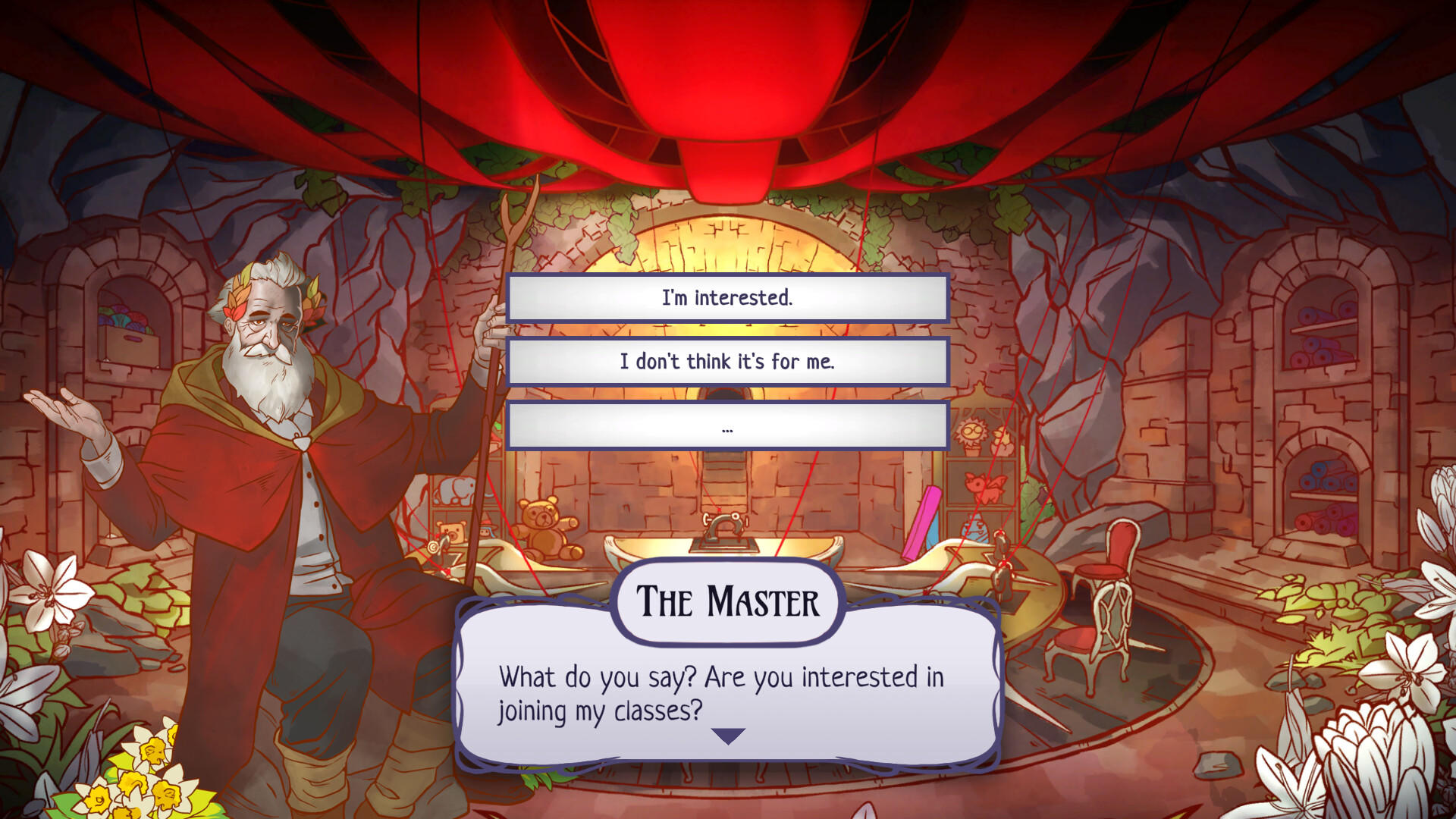Click the lollipop beside the toy shelf
Viewport: 1456px width, 819px height.
click(433, 548)
